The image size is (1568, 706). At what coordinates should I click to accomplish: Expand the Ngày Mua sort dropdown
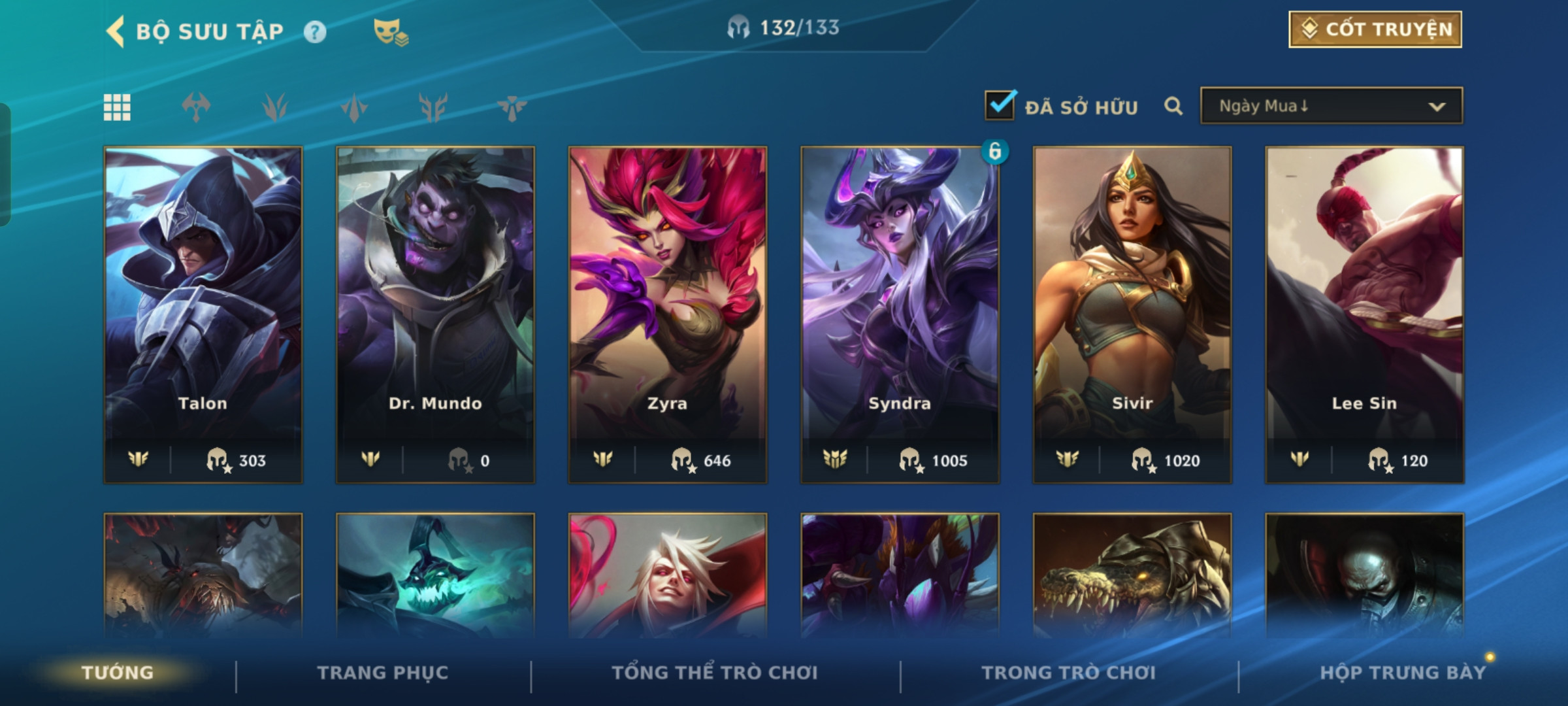point(1331,106)
